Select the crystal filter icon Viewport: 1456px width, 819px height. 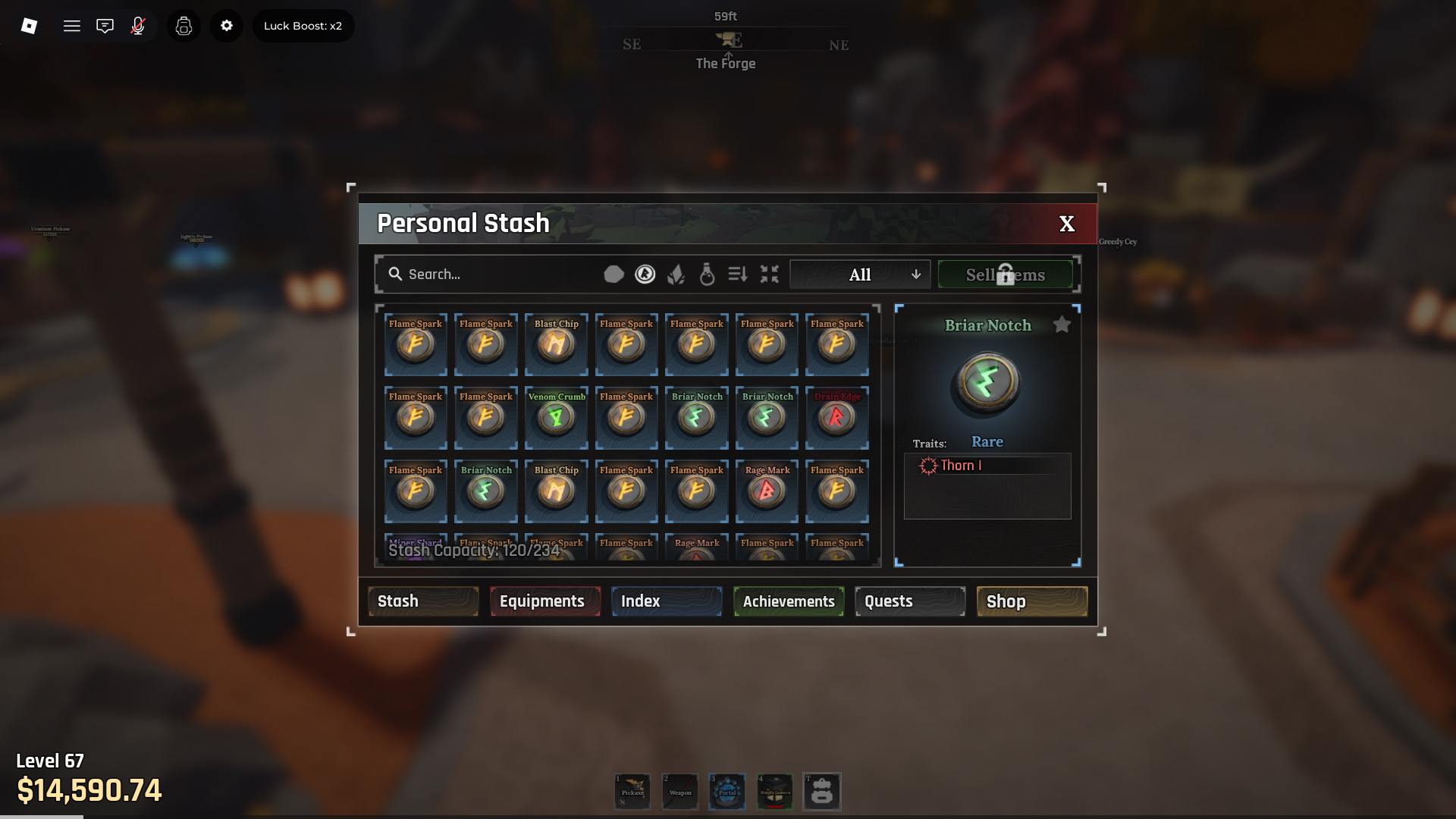[x=677, y=274]
